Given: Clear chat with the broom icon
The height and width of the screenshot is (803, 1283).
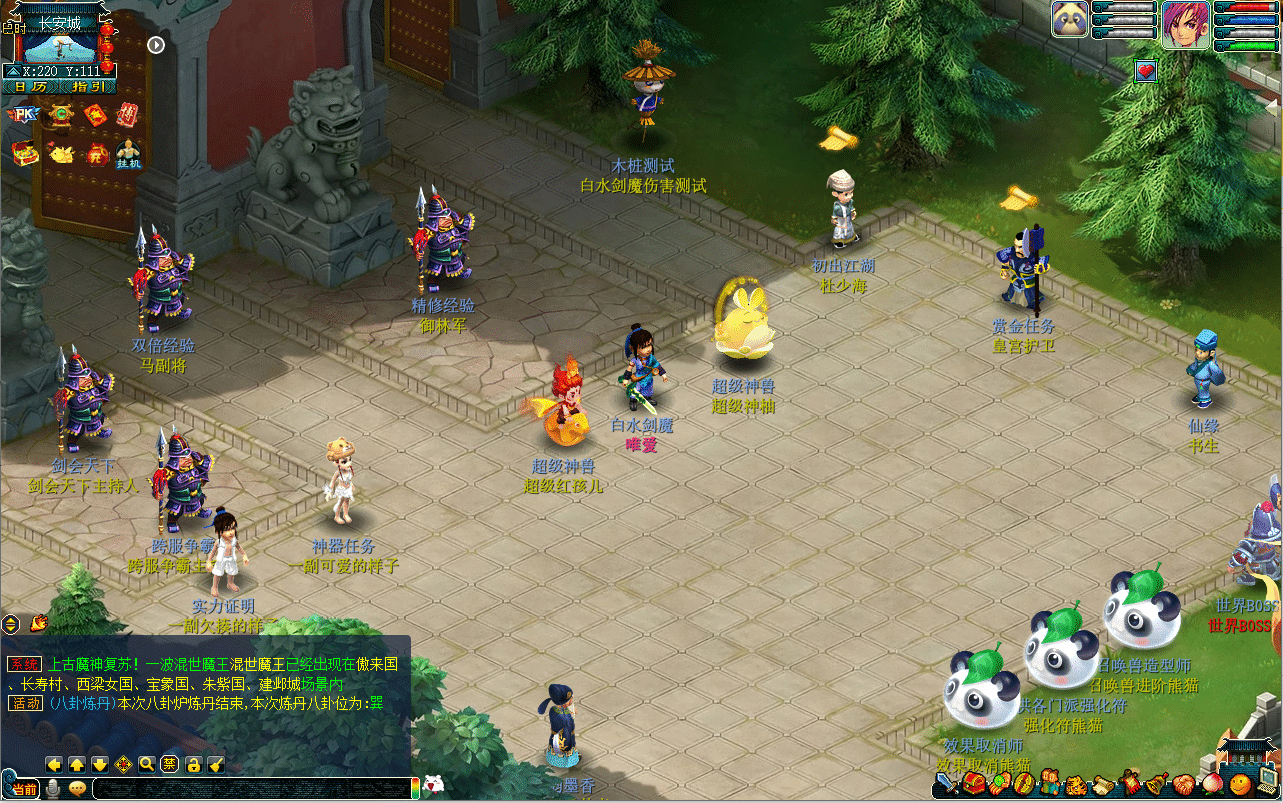Looking at the screenshot, I should point(216,764).
